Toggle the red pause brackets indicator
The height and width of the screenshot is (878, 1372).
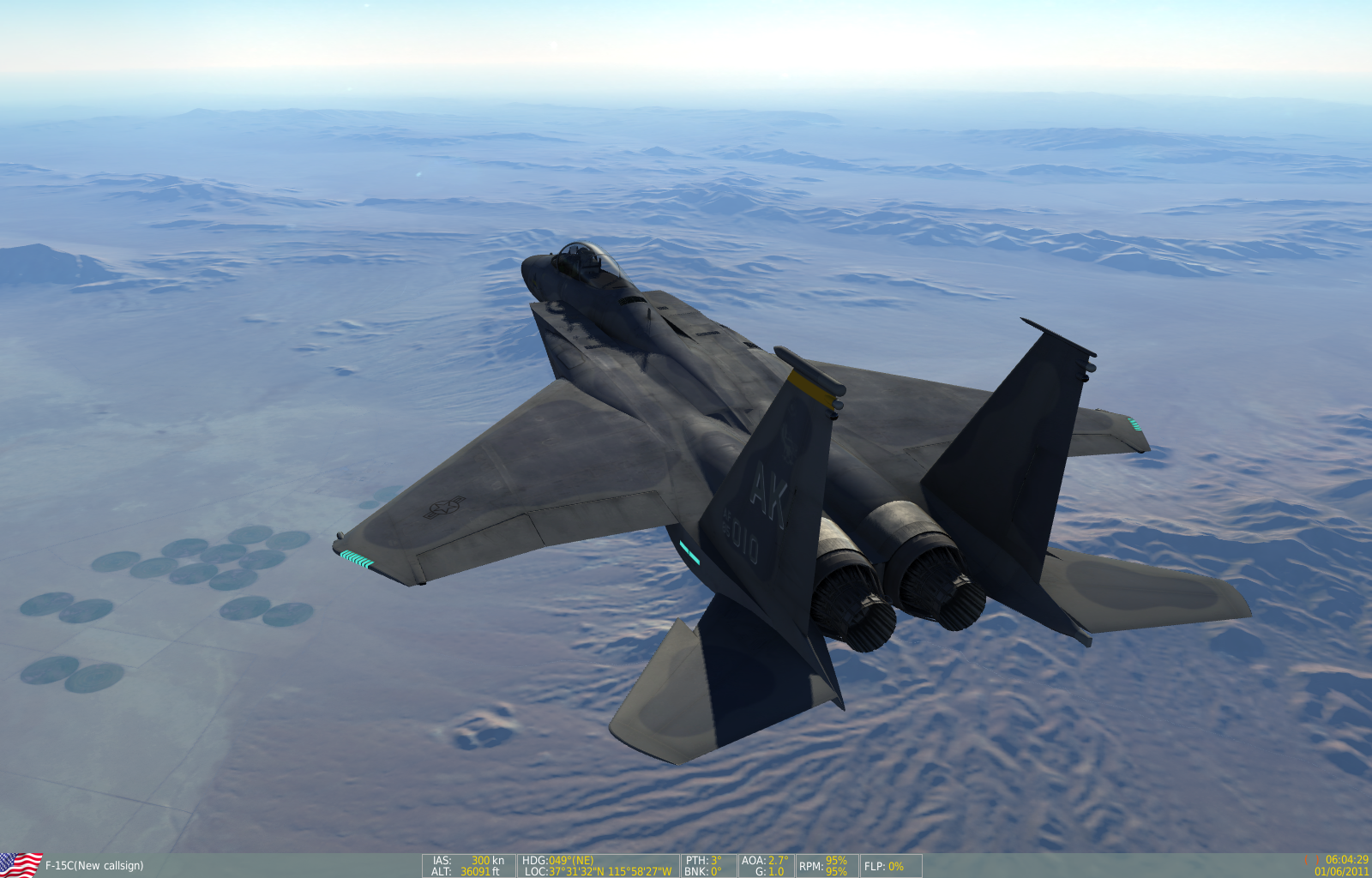(1312, 859)
